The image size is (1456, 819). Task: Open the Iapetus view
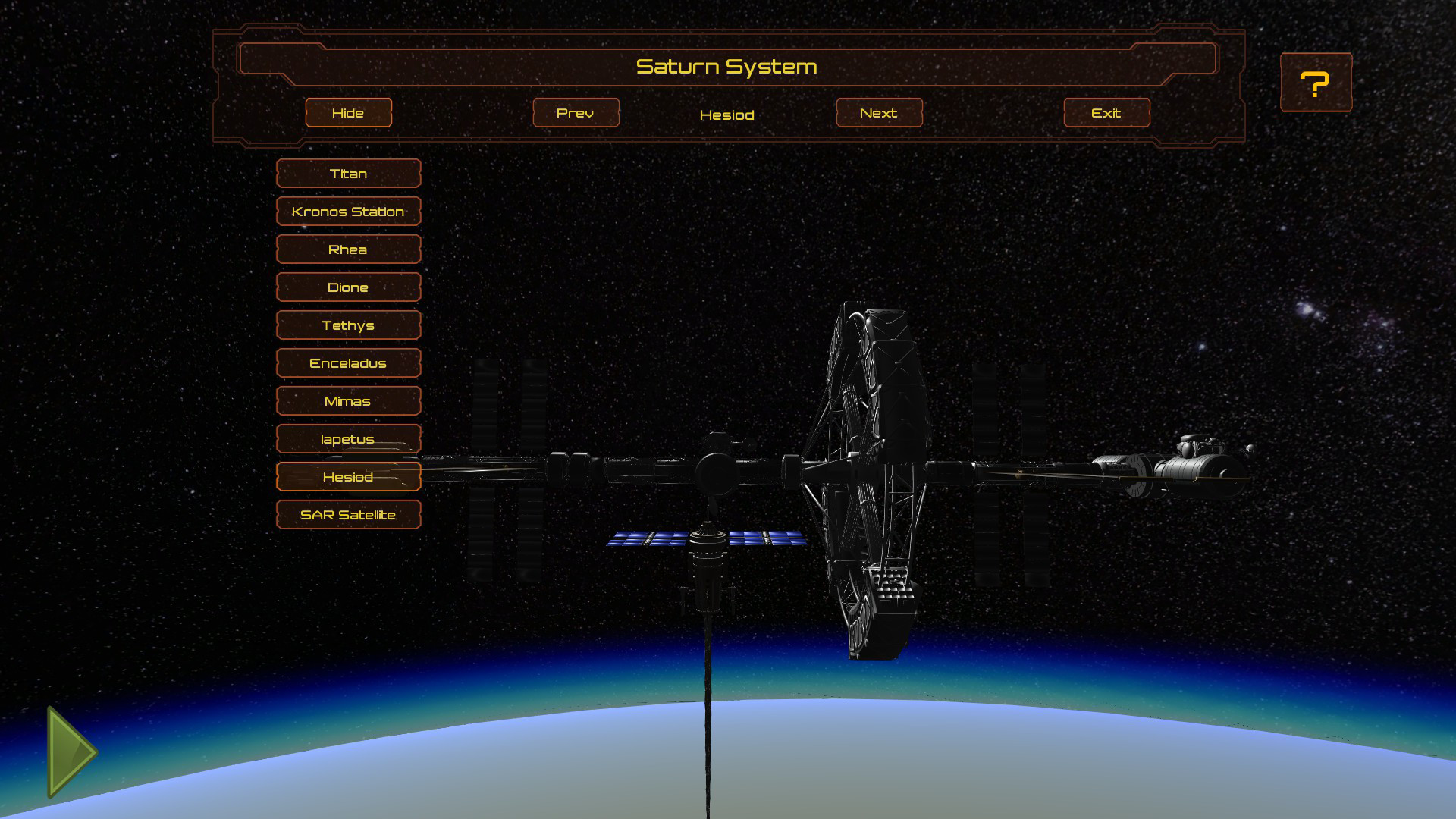(x=348, y=438)
